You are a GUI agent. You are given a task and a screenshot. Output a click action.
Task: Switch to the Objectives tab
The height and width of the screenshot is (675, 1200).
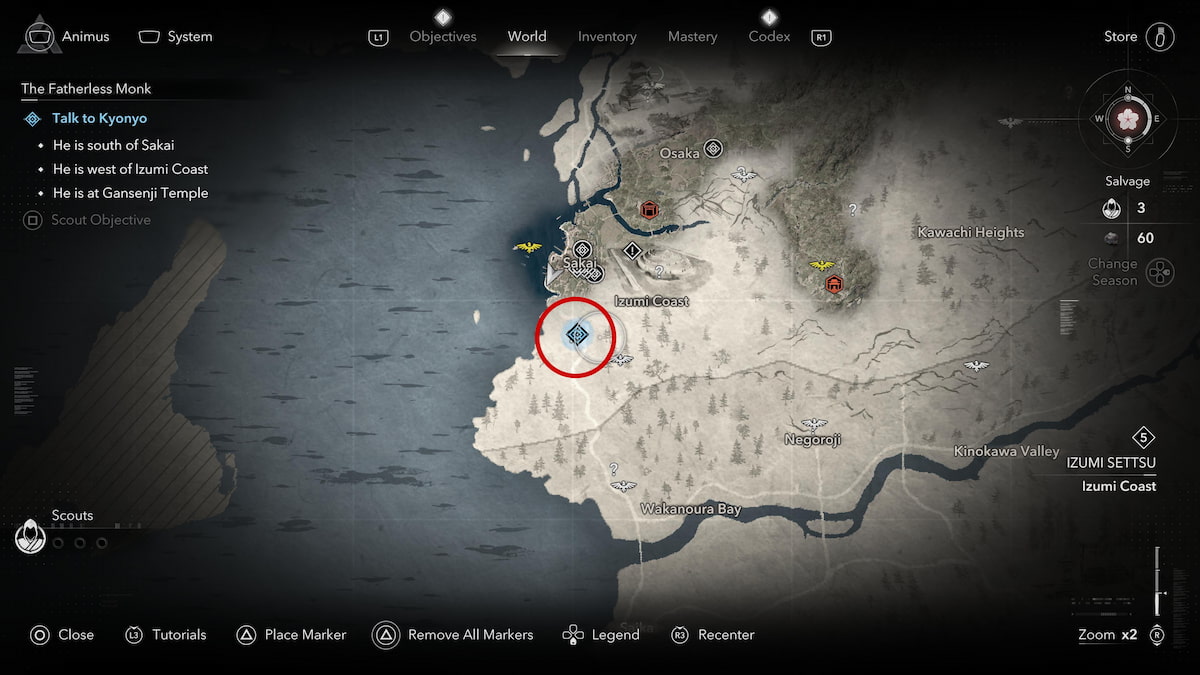click(x=443, y=37)
